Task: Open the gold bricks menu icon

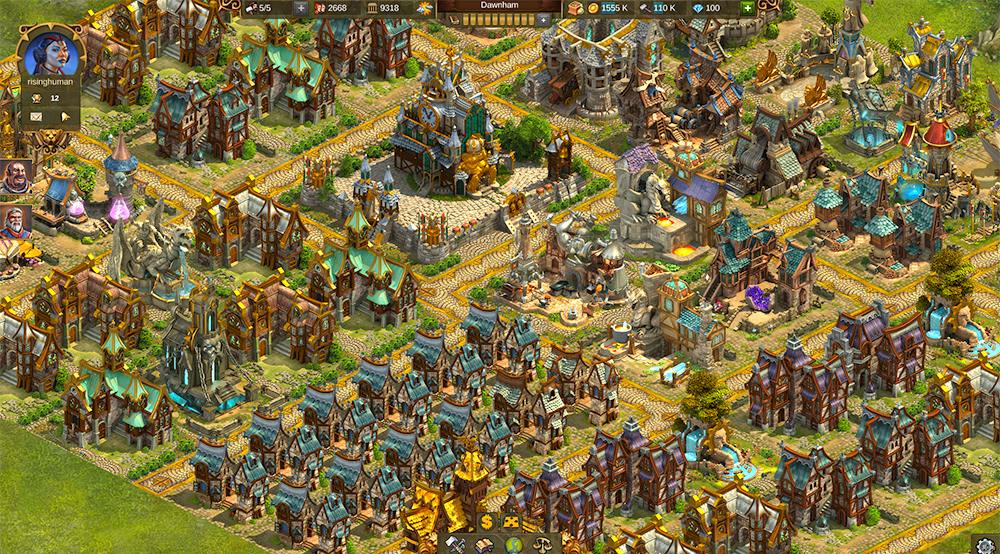Action: click(511, 521)
